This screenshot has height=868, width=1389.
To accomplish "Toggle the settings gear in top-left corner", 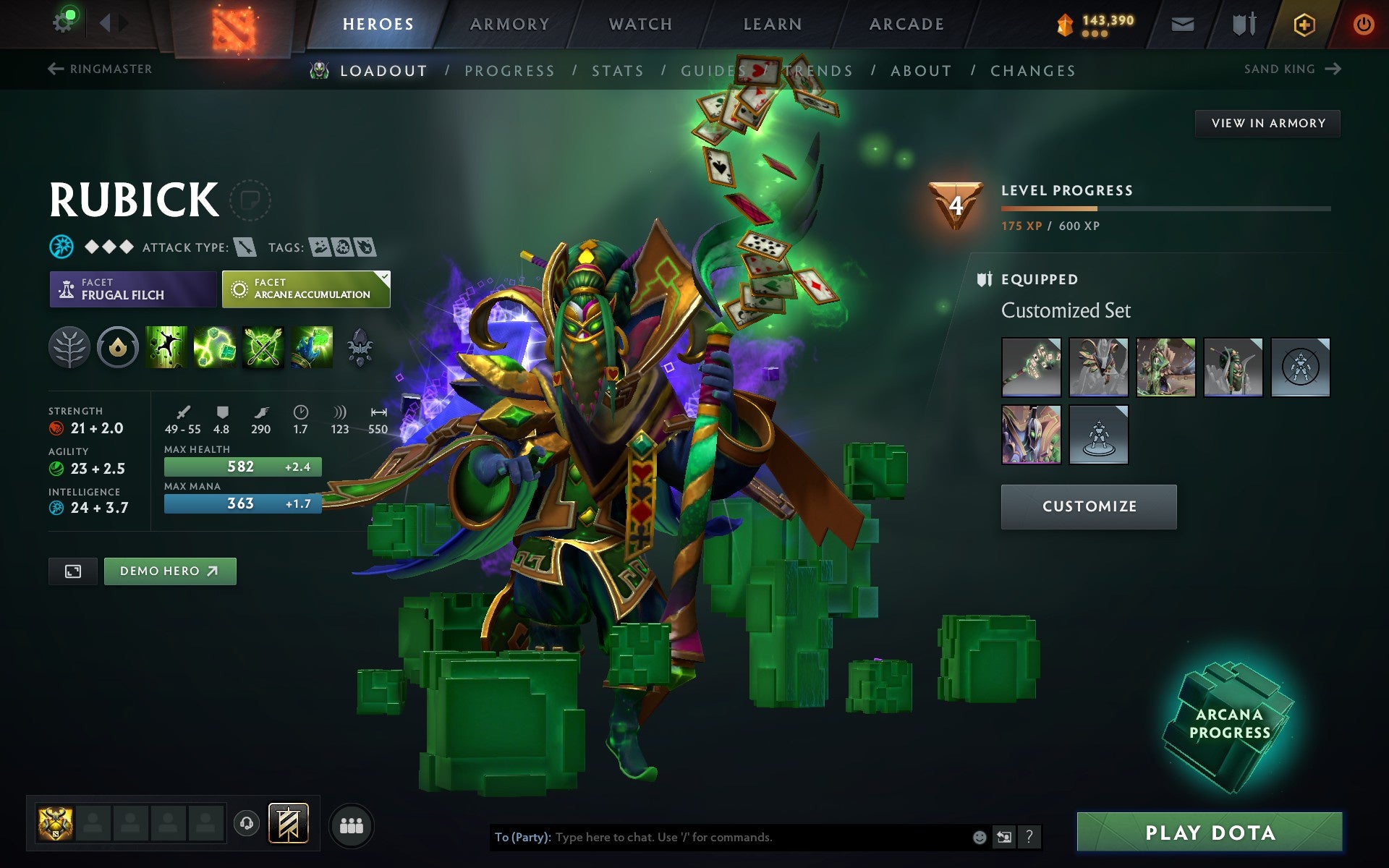I will tap(64, 21).
